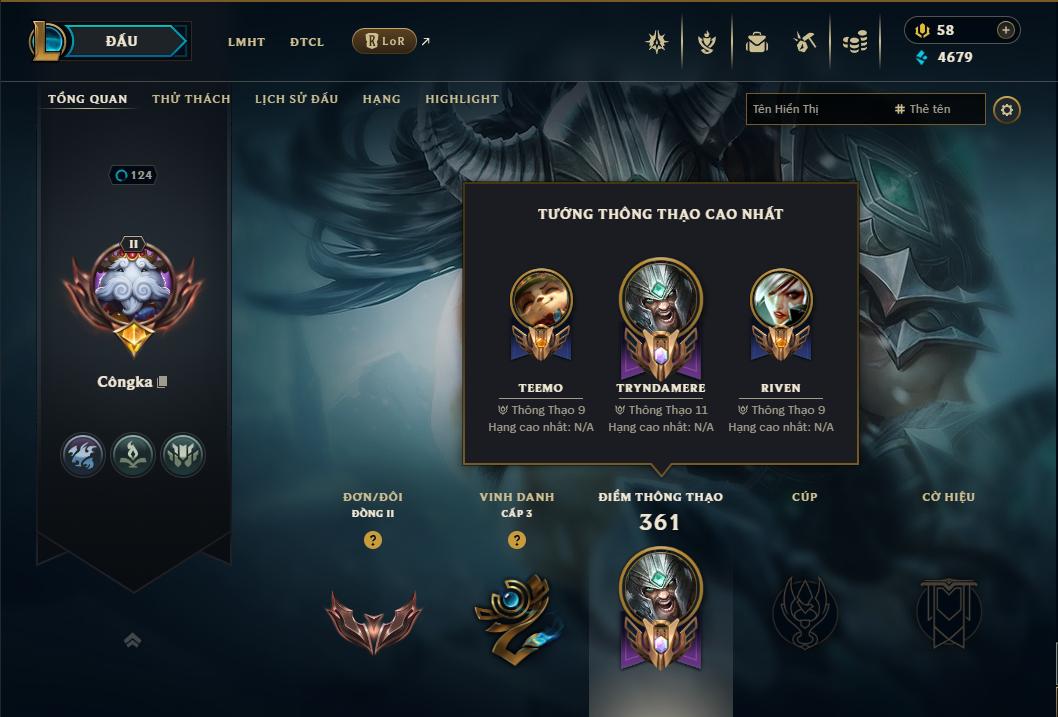Click the ĐƠN/ĐÔI bronze rank emblem
Viewport: 1058px width, 717px height.
point(372,618)
